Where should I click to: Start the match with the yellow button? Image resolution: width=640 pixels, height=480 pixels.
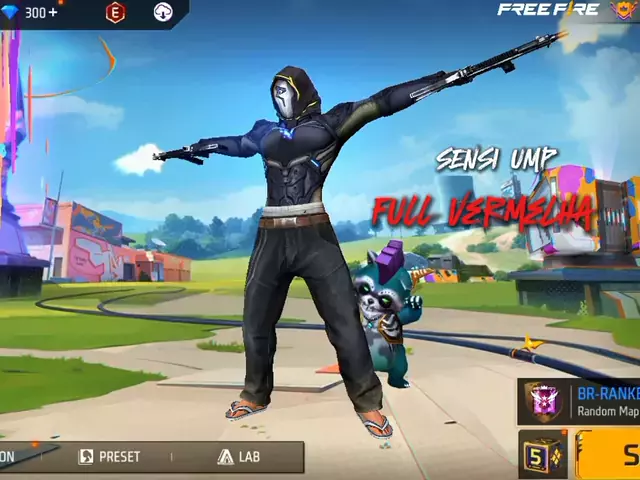pyautogui.click(x=613, y=455)
